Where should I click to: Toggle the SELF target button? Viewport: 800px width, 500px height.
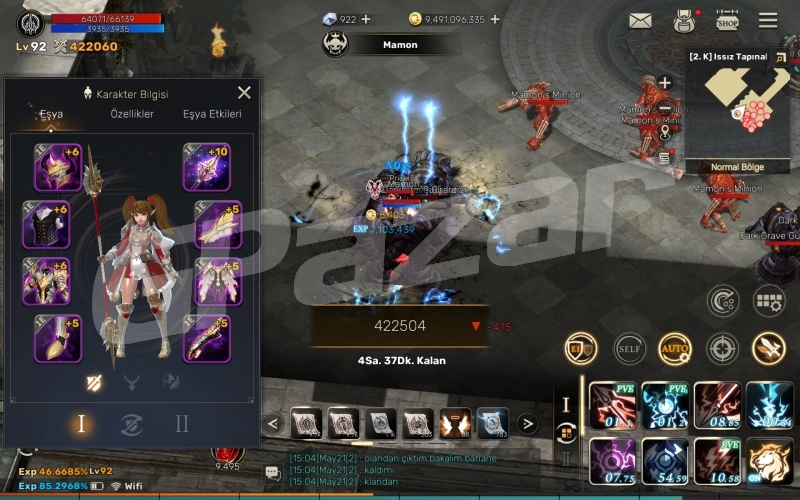pos(629,348)
